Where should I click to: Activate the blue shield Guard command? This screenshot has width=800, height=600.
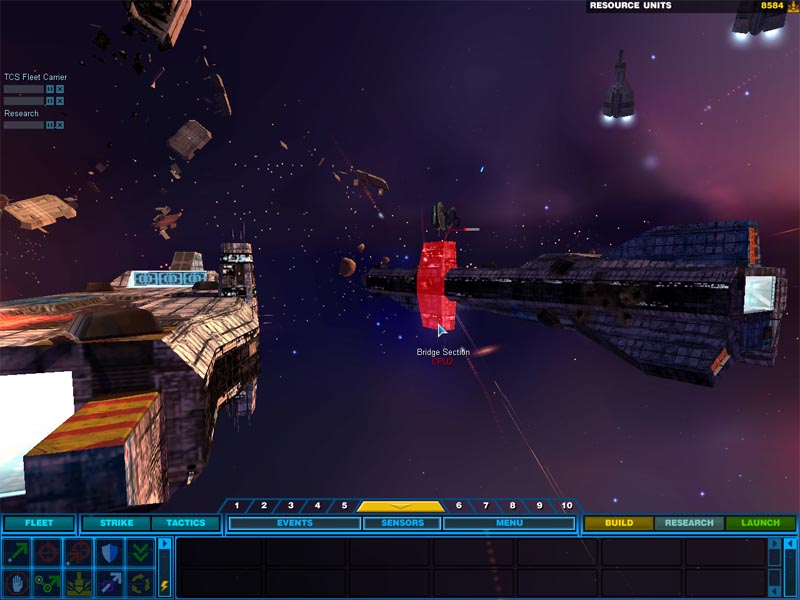click(108, 552)
